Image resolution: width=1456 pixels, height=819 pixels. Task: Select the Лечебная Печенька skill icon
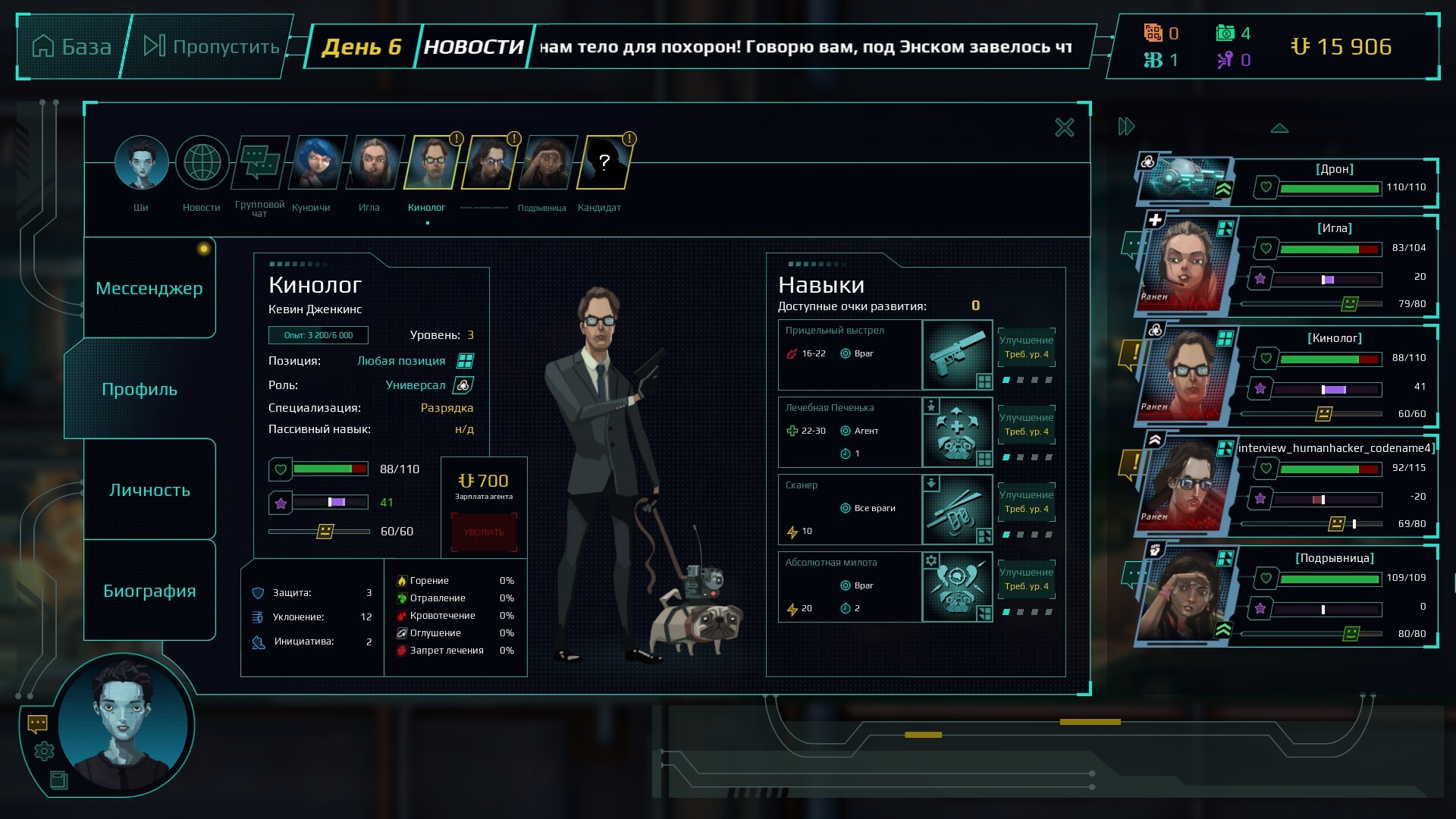point(957,431)
